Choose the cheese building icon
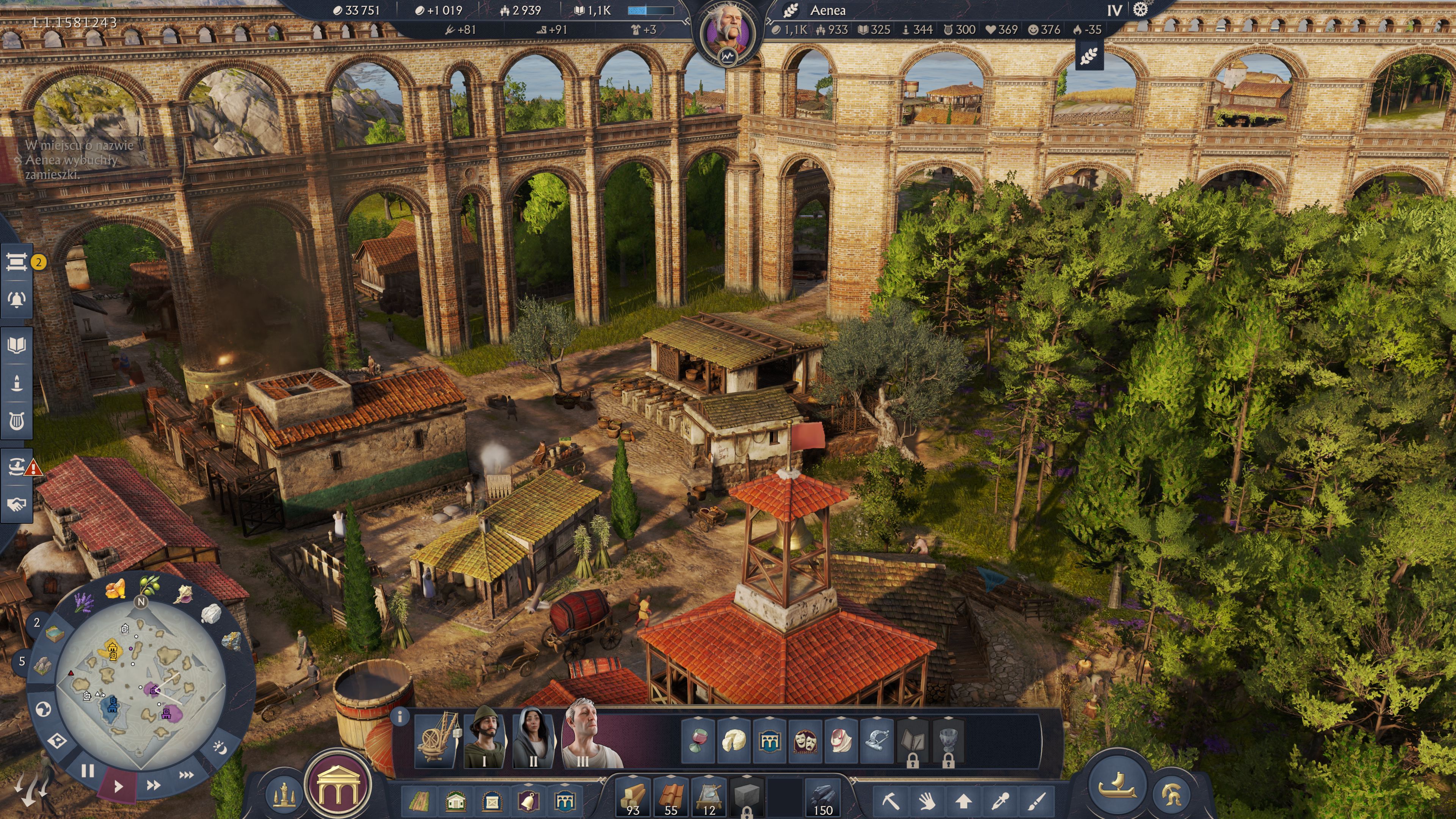Image resolution: width=1456 pixels, height=819 pixels. (x=734, y=739)
